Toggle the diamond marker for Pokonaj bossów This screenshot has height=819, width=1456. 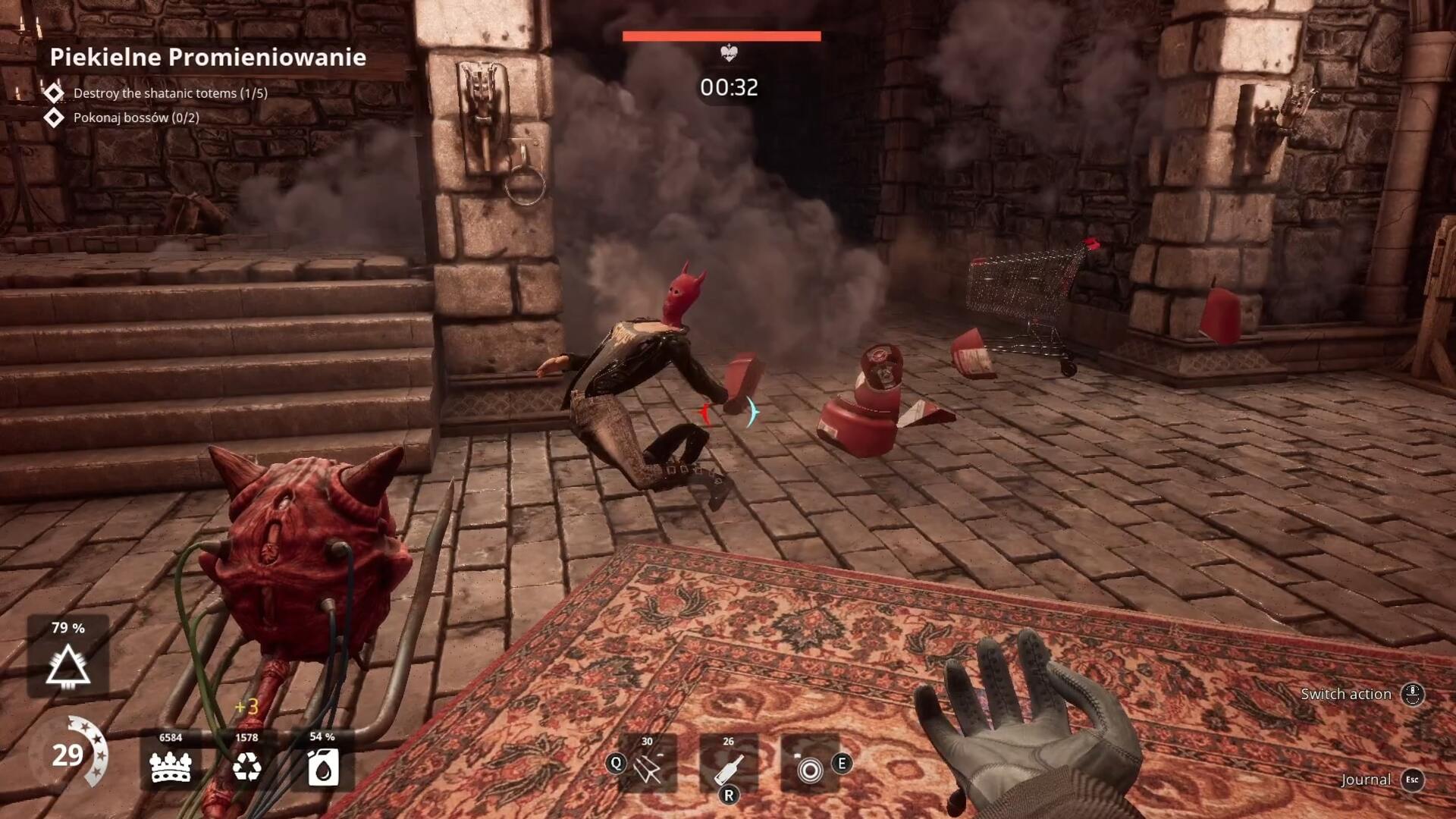(x=54, y=118)
